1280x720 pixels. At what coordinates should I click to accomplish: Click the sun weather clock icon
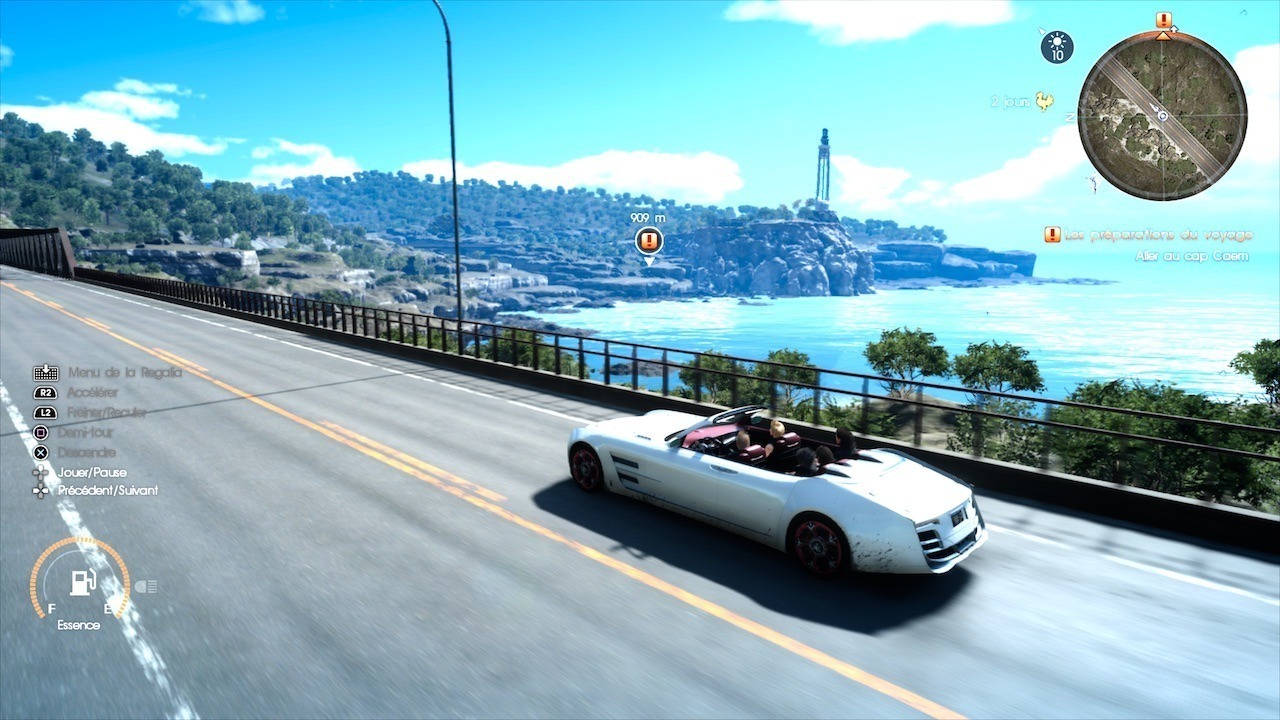click(1057, 47)
